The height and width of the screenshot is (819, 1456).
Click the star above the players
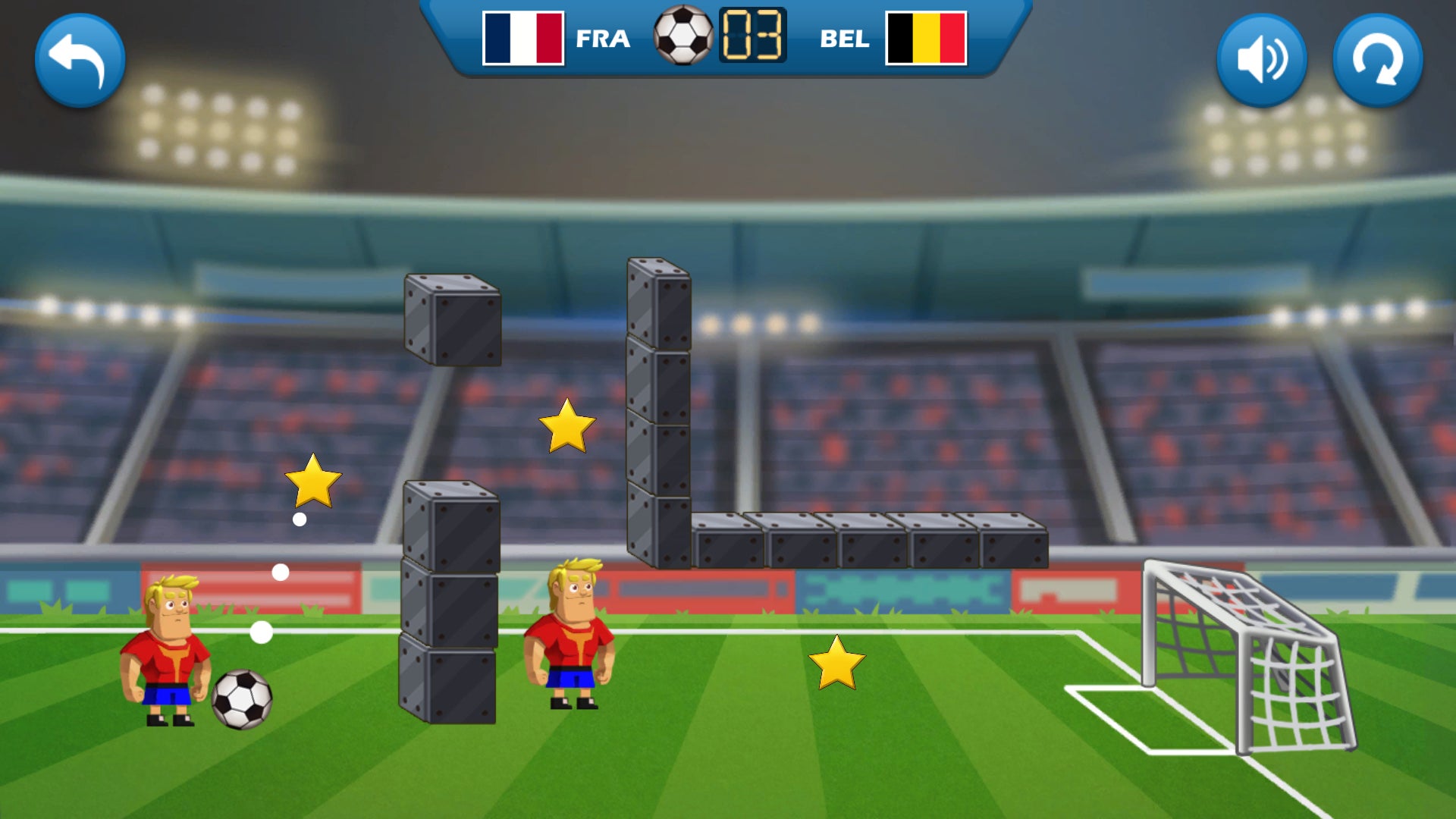(x=566, y=430)
